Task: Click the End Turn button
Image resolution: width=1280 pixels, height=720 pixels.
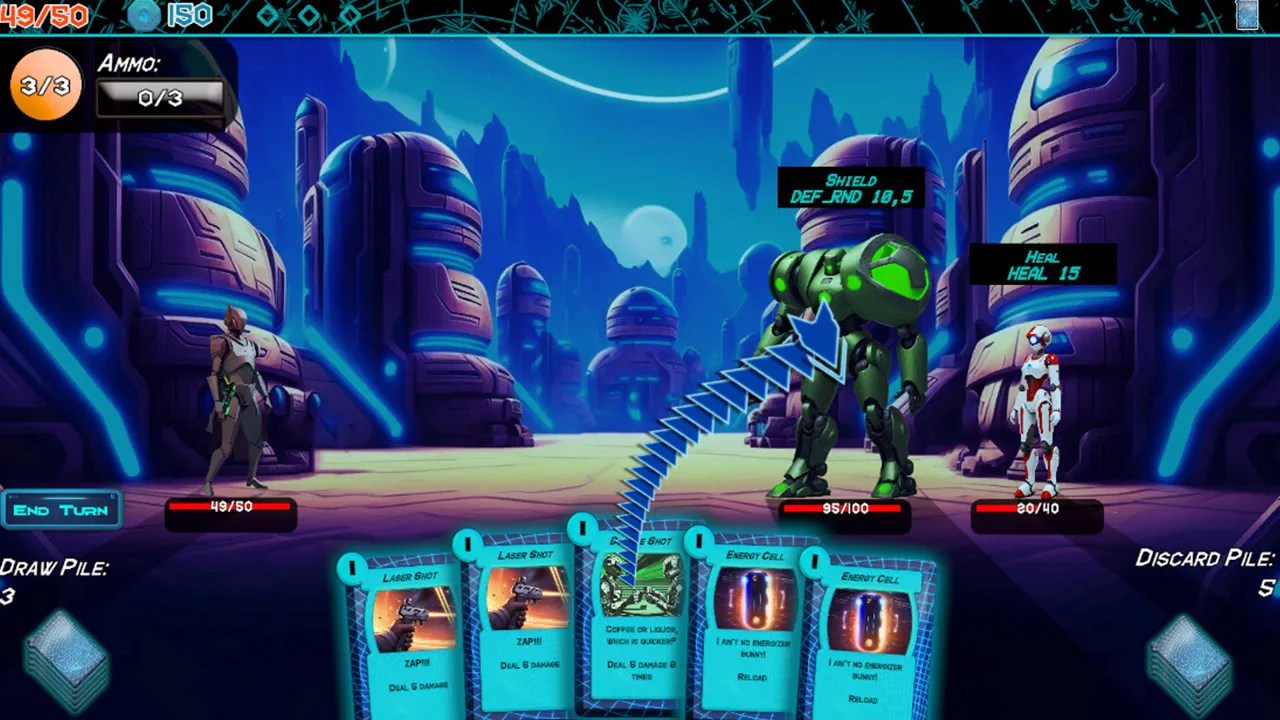Action: (x=62, y=510)
